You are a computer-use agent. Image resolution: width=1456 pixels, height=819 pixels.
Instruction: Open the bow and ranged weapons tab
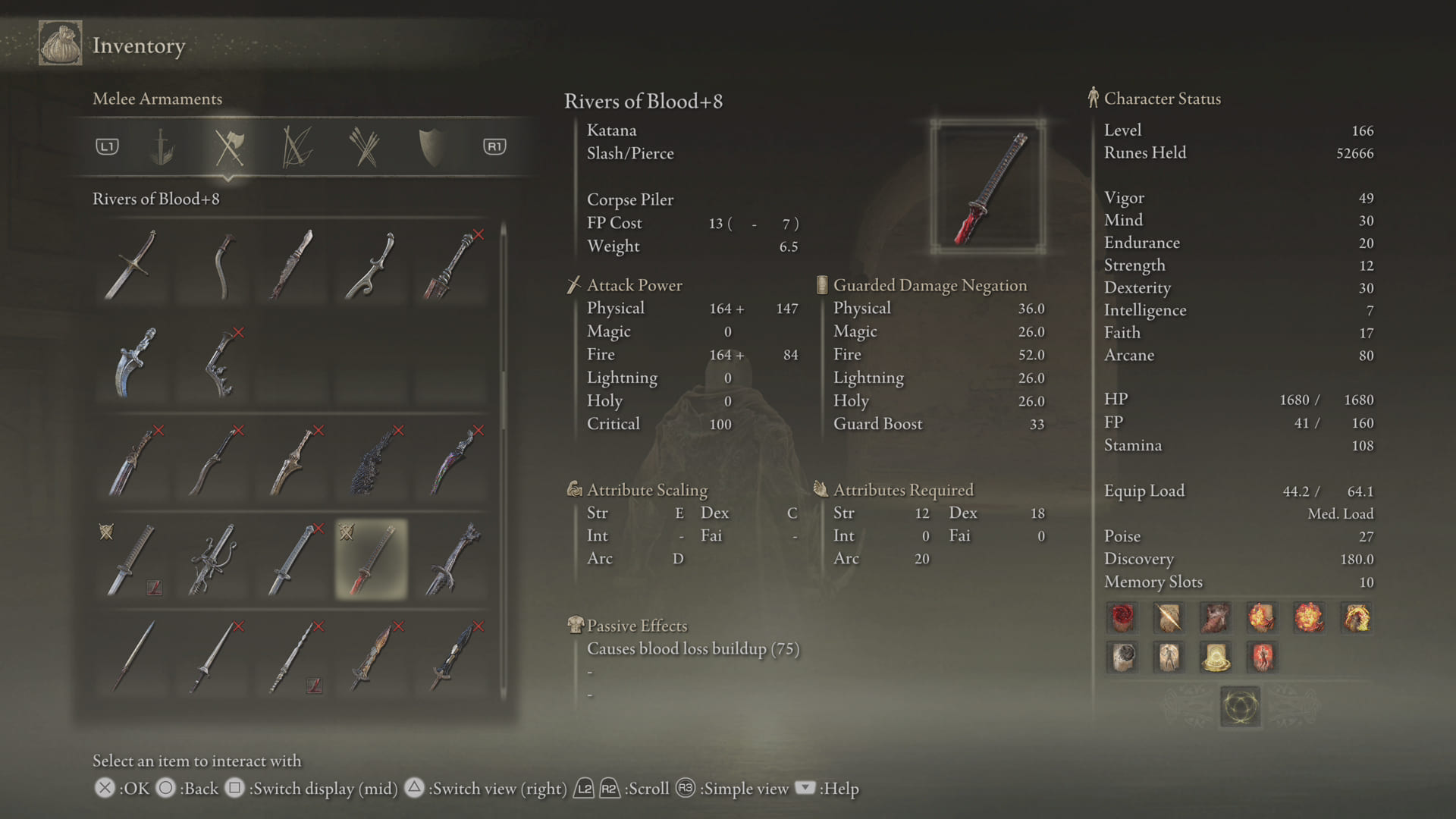297,146
